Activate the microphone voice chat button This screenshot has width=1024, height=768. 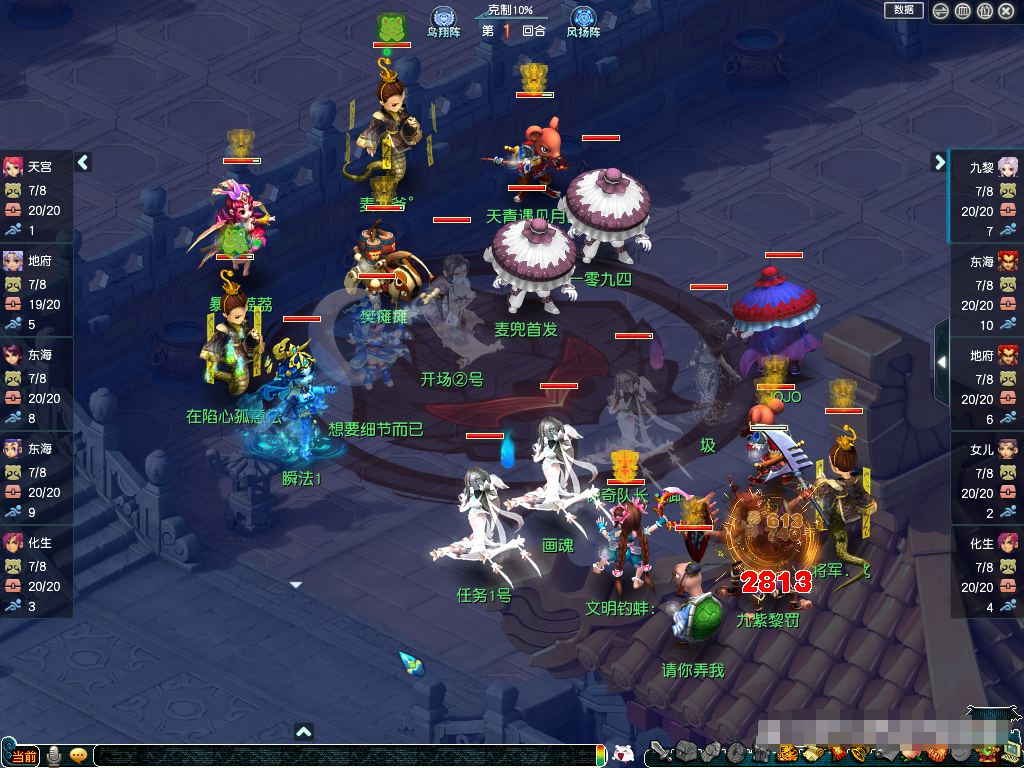[x=54, y=756]
